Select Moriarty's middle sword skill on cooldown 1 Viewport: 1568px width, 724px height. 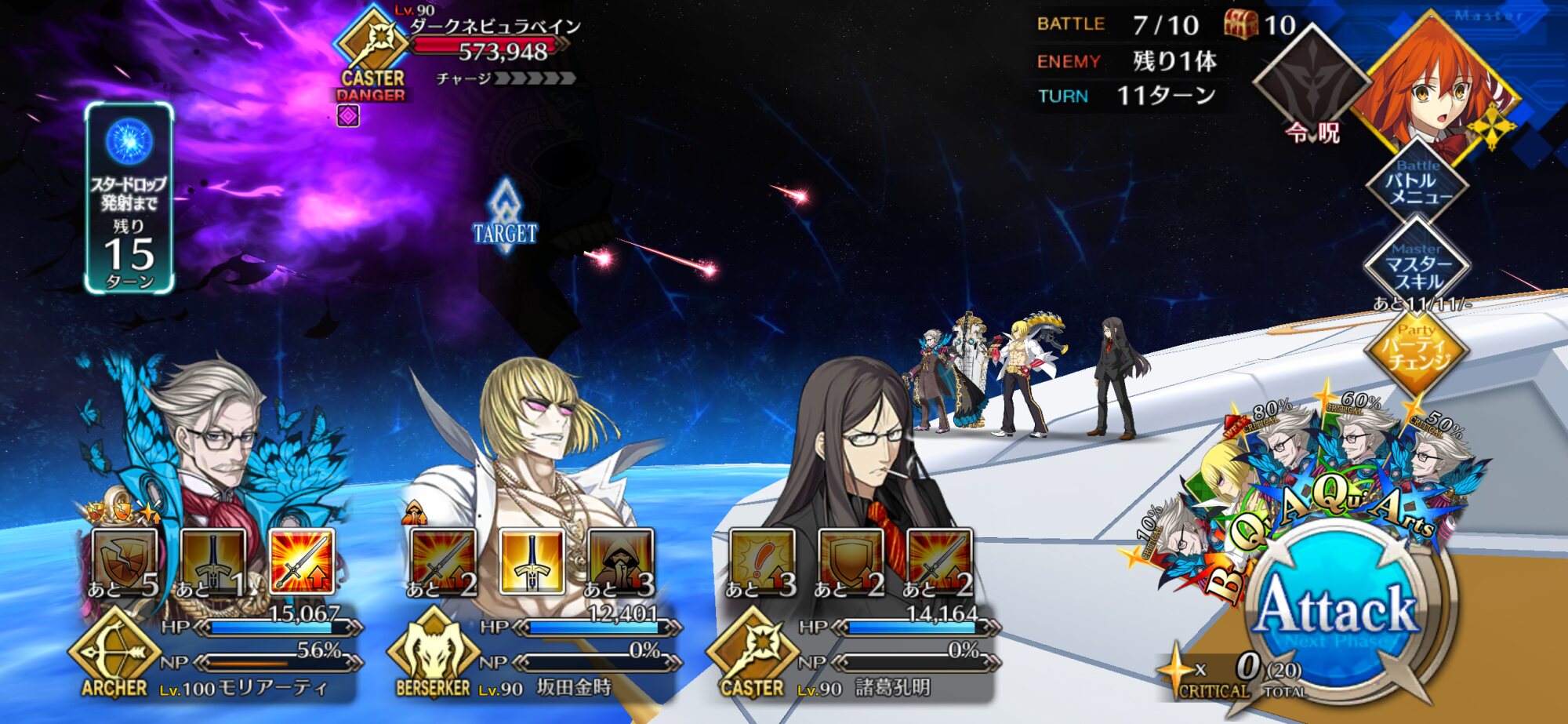pos(213,561)
